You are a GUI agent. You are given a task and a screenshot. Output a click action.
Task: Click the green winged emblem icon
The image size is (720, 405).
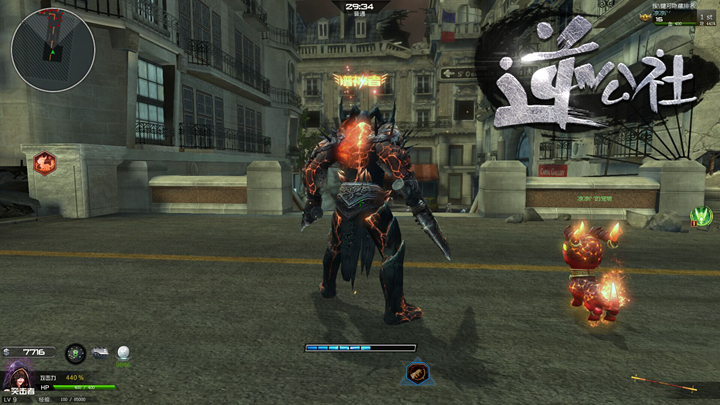pos(702,216)
